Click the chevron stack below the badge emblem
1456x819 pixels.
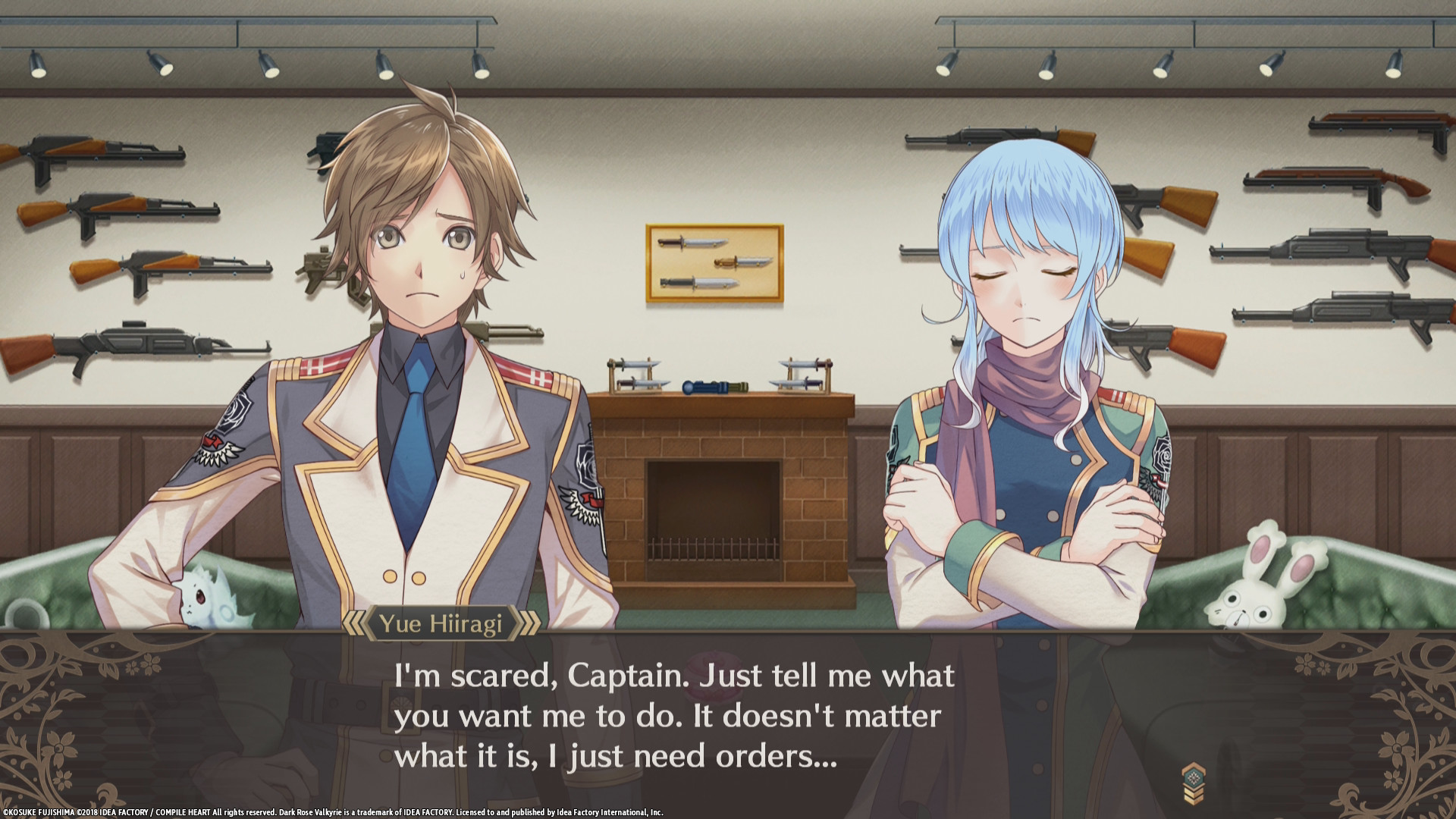click(x=1193, y=796)
